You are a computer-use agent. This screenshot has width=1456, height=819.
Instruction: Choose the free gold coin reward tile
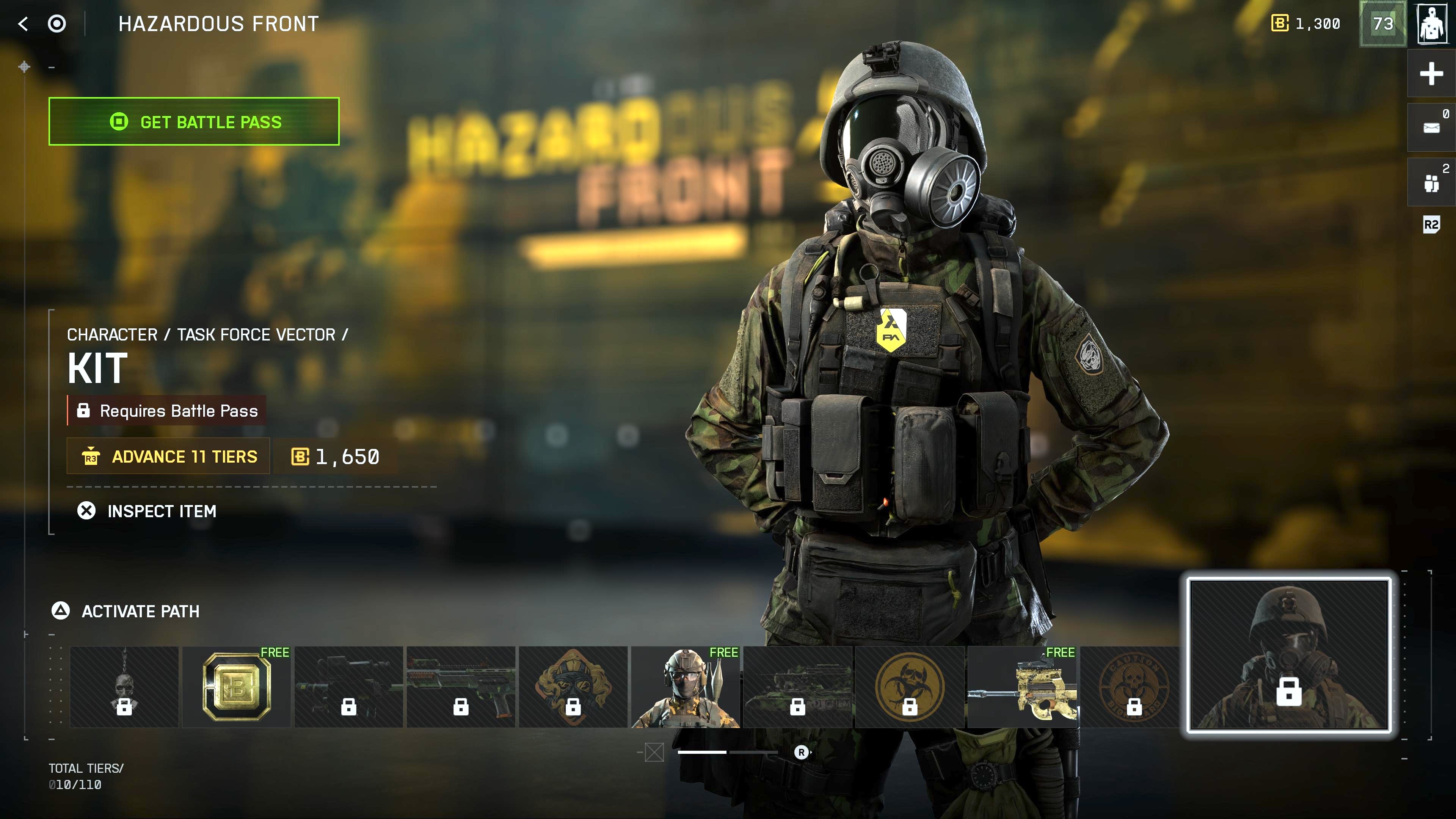[236, 687]
